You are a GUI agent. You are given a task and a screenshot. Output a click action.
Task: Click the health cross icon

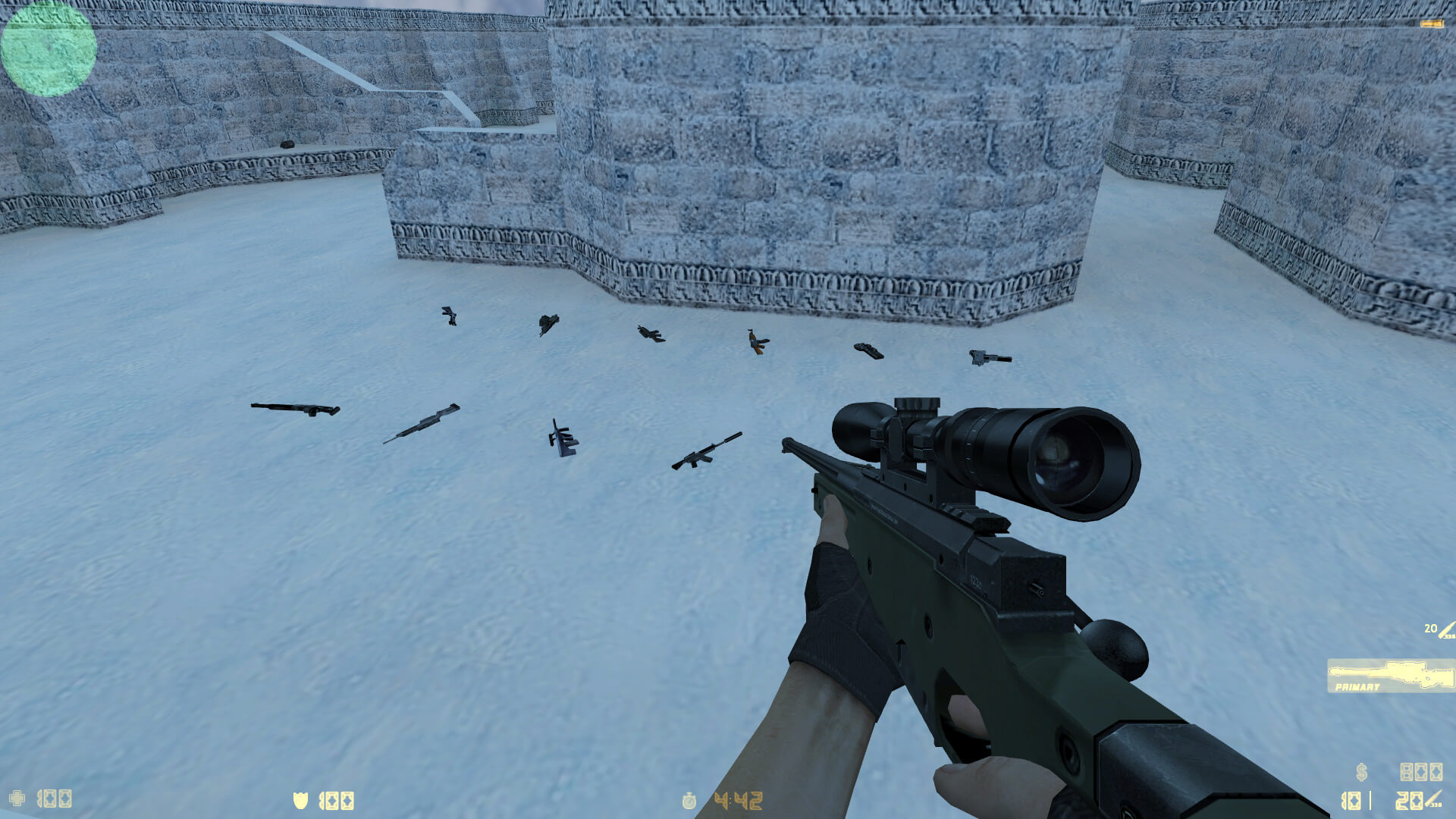tap(17, 799)
